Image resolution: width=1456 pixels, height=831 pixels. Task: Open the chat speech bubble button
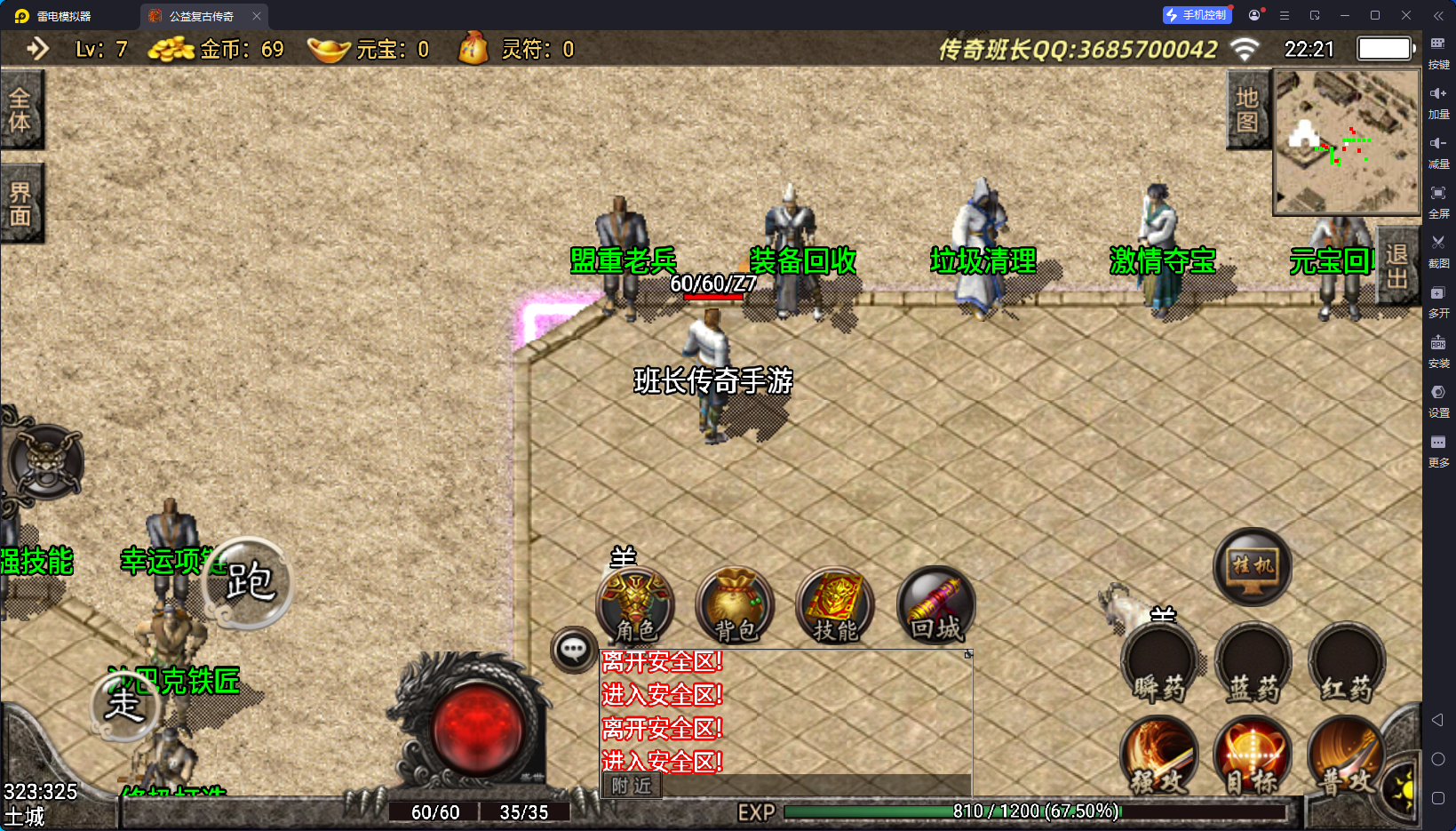coord(573,650)
